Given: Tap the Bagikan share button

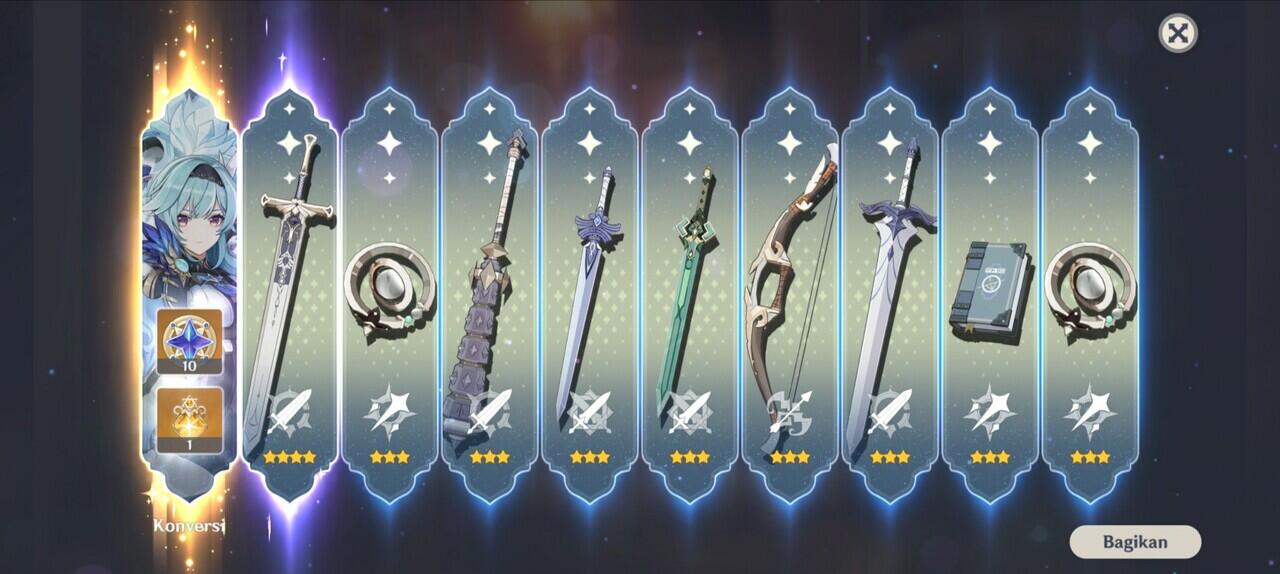Looking at the screenshot, I should point(1135,542).
